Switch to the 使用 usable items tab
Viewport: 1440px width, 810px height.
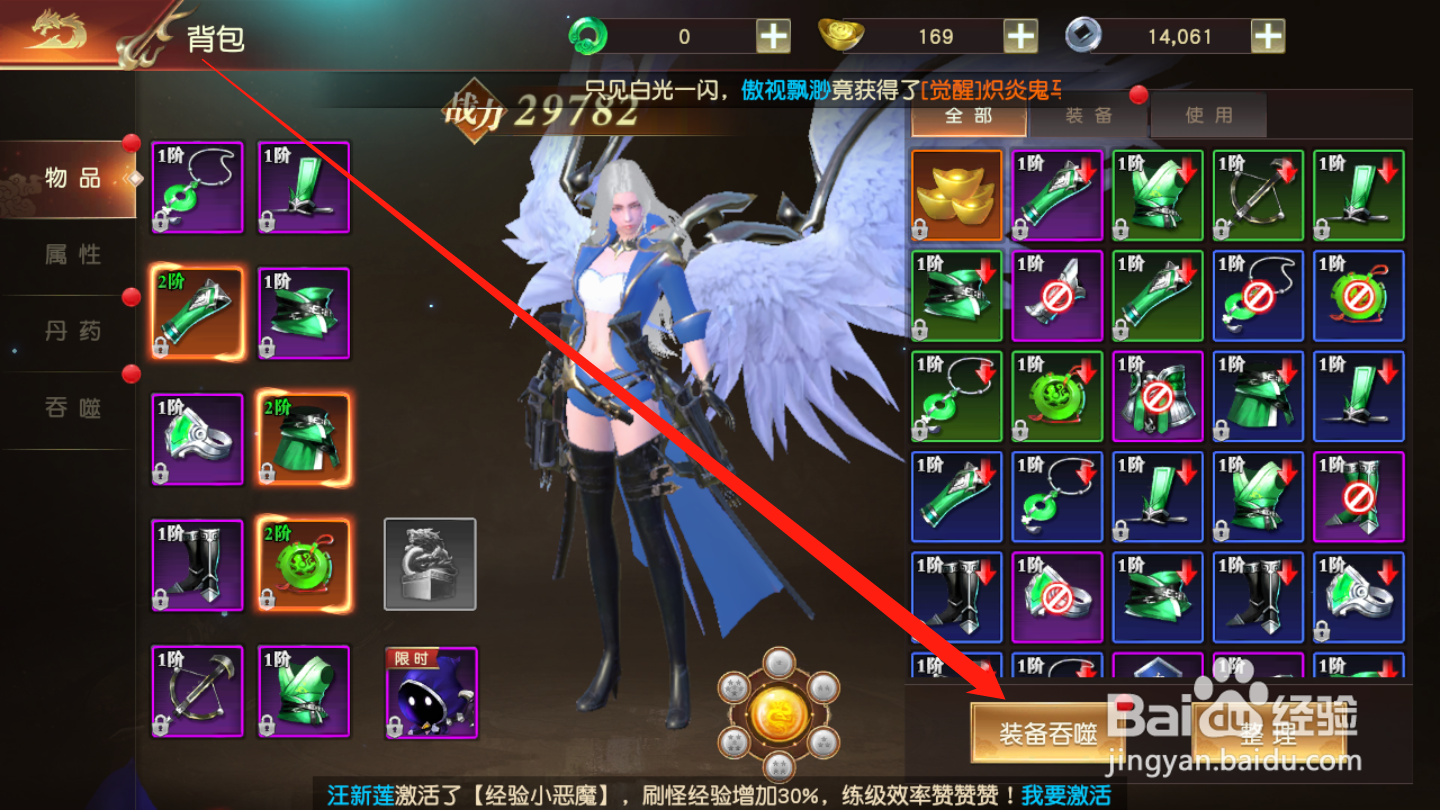click(x=1208, y=116)
